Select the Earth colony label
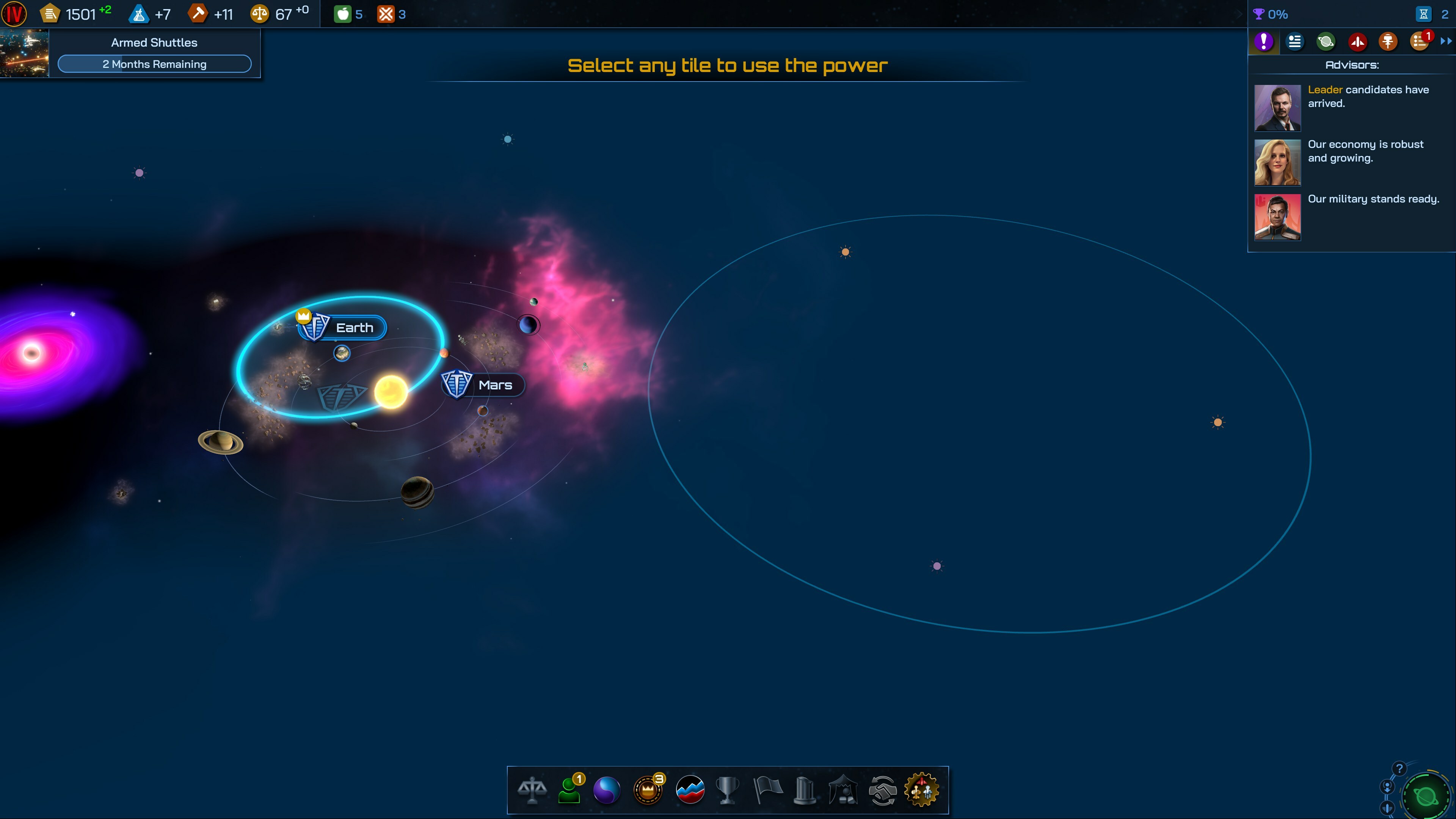 [x=354, y=328]
